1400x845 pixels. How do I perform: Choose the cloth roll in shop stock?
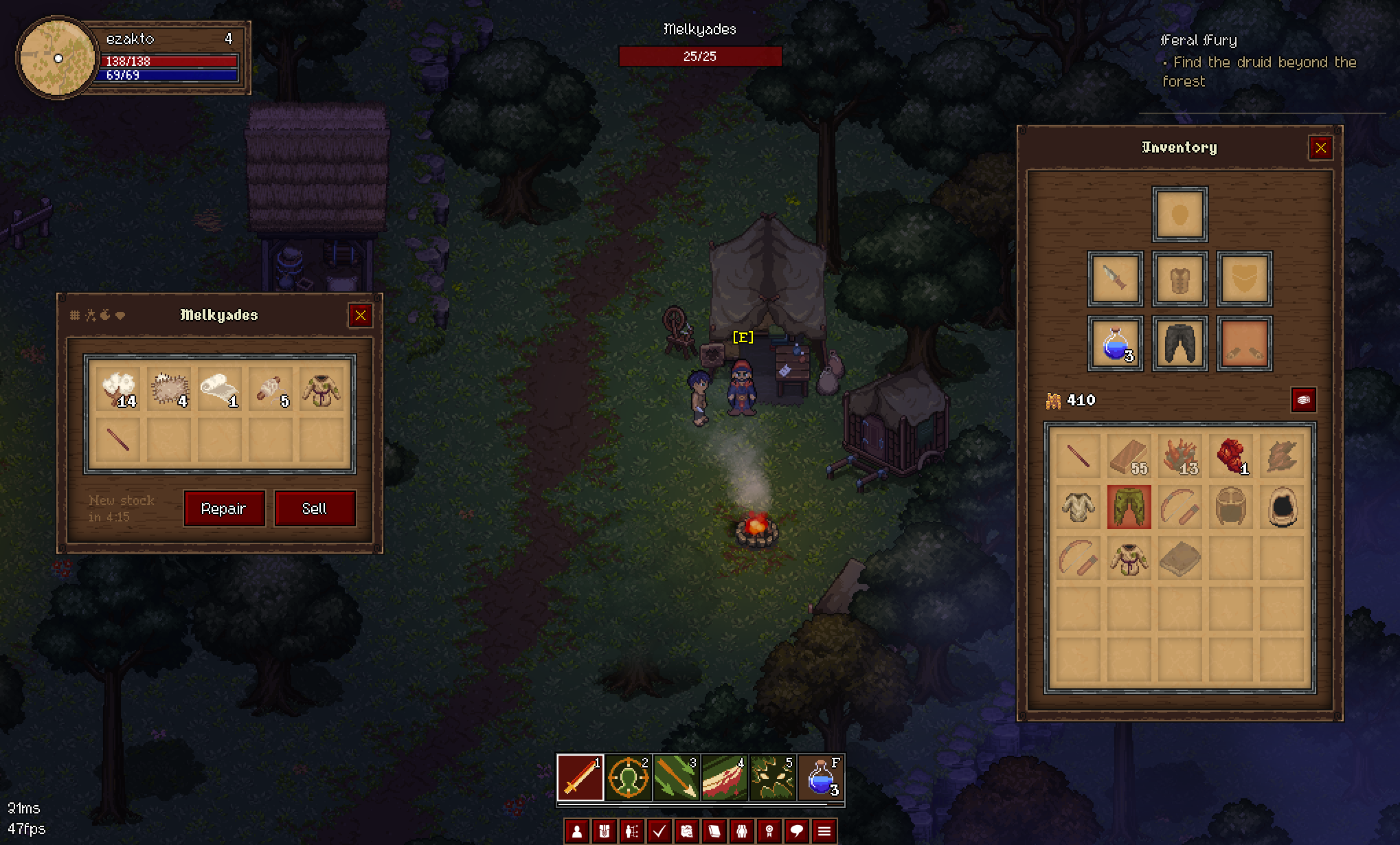(219, 390)
